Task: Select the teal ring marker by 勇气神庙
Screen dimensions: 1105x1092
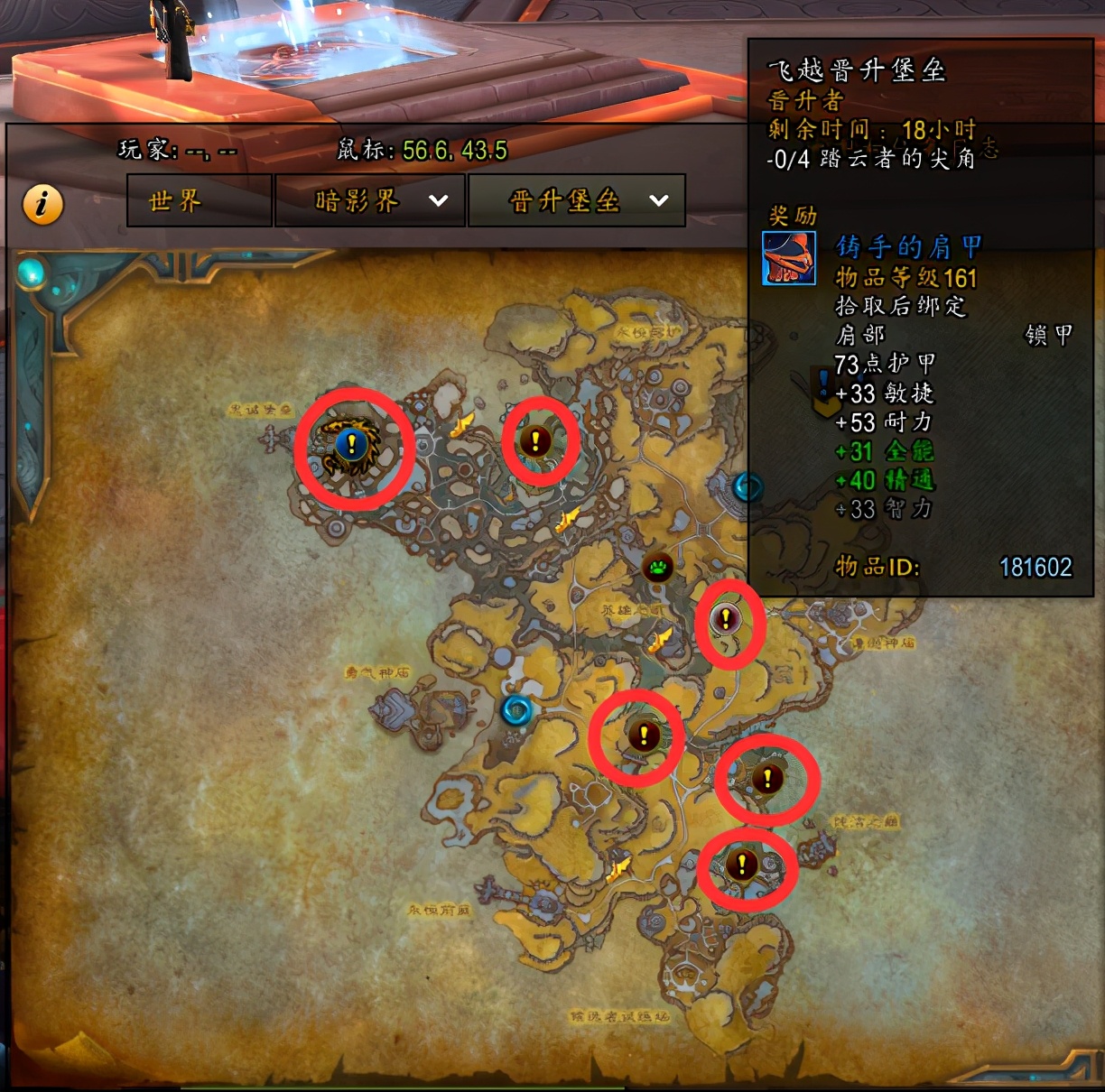Action: click(517, 710)
